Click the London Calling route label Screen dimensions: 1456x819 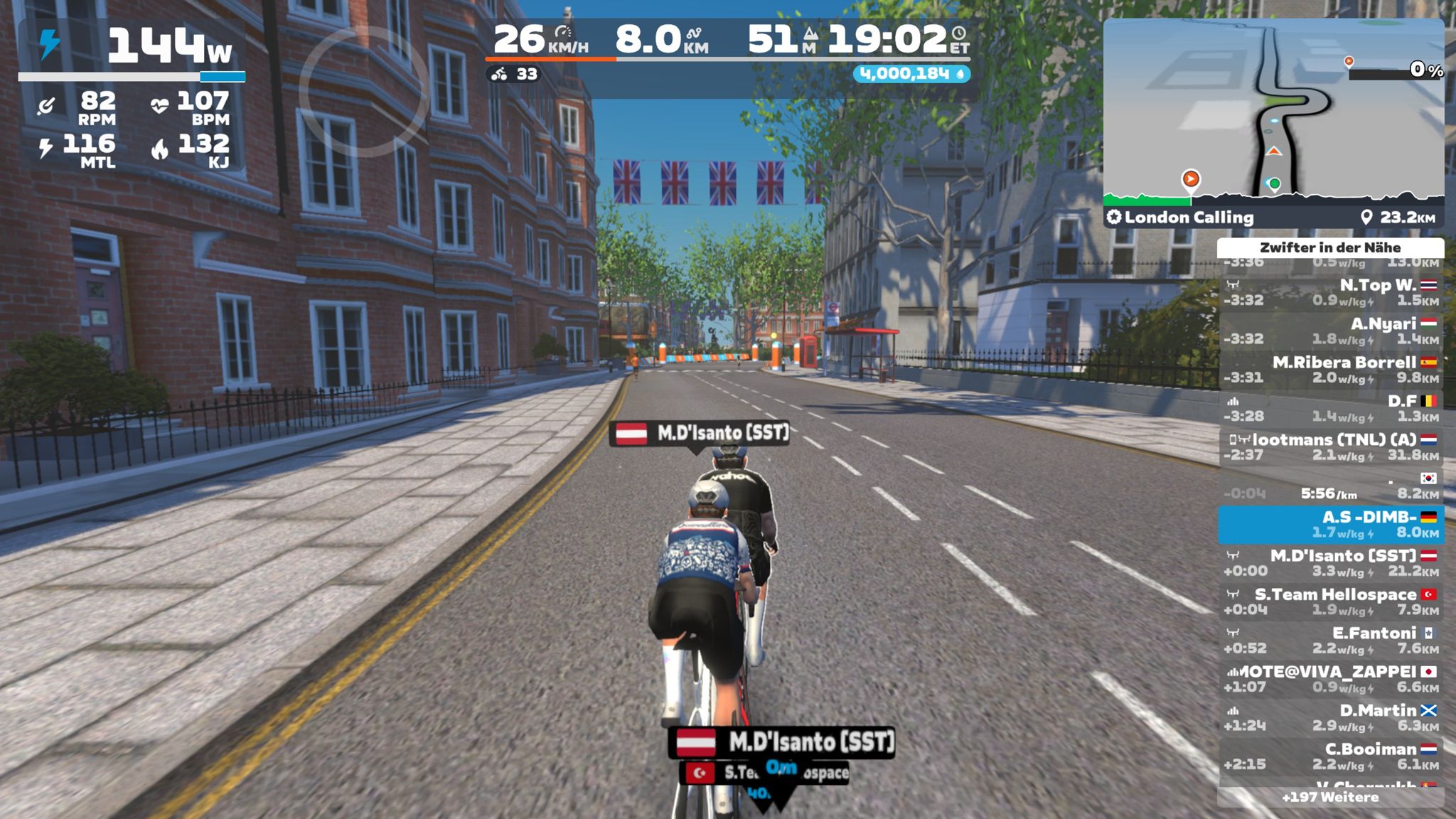1189,218
